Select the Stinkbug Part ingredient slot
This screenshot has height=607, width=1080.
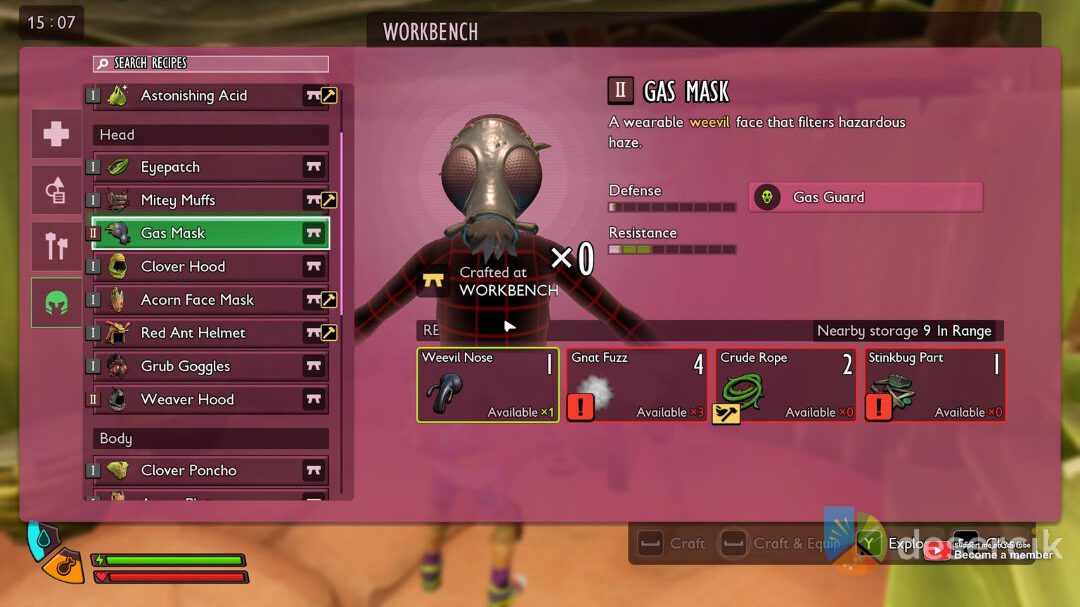coord(935,385)
